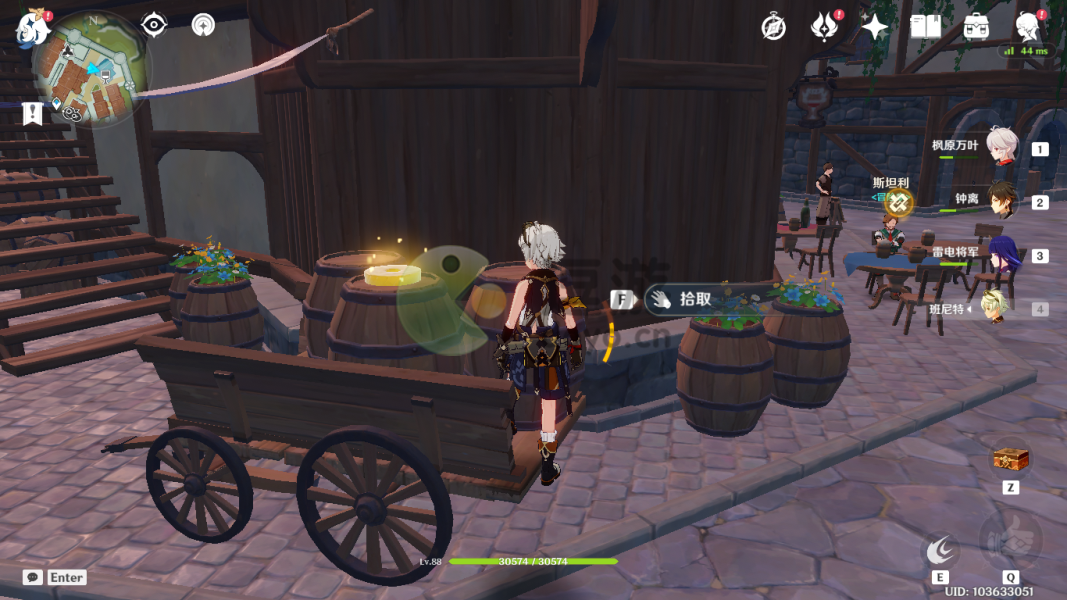The height and width of the screenshot is (600, 1067).
Task: Open the wind glider icon beside the minimap
Action: pos(203,25)
